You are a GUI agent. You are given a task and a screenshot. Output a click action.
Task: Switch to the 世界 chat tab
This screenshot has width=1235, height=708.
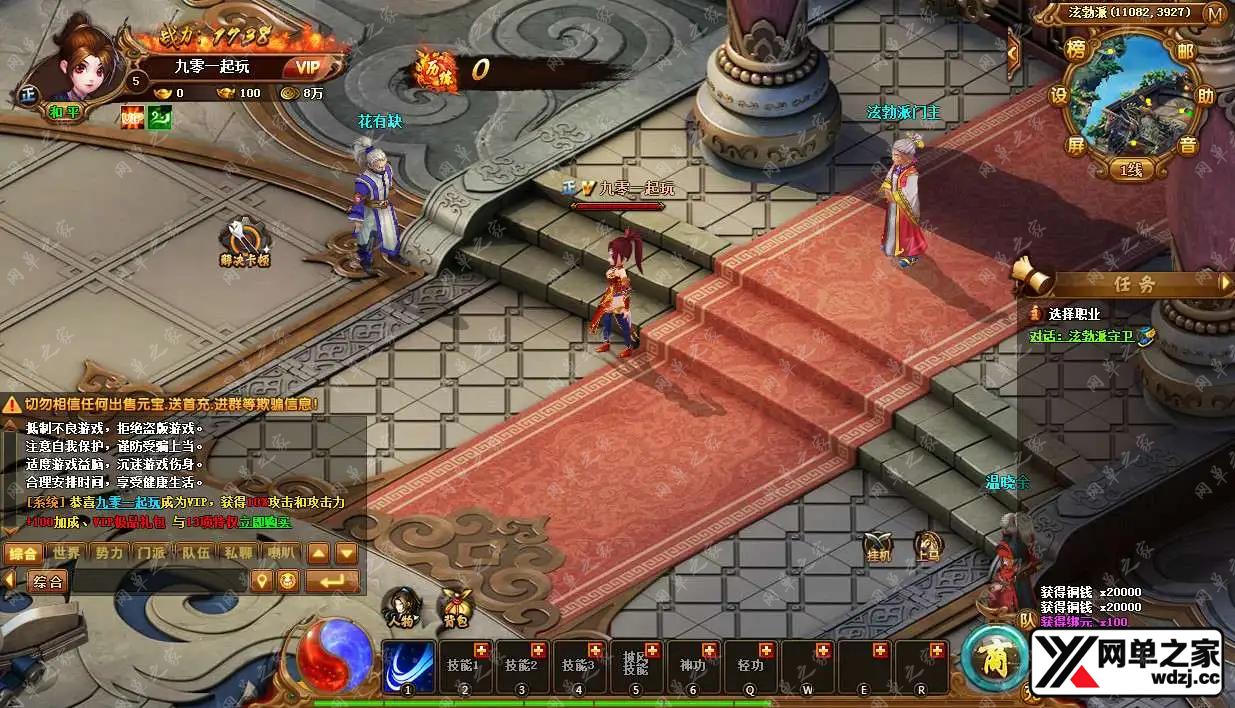68,553
